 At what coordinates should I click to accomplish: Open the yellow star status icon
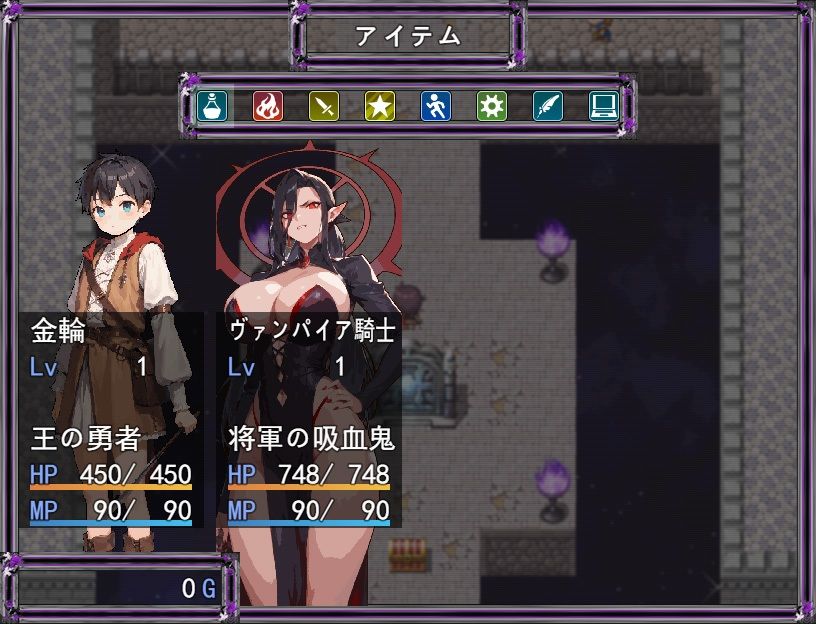379,105
